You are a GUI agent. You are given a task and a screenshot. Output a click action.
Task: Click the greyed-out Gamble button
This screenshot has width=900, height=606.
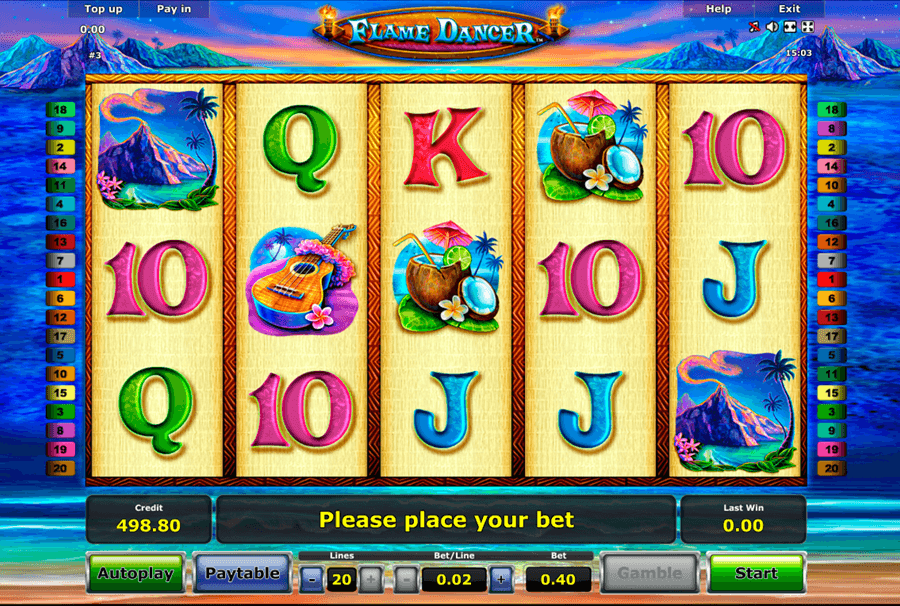point(649,574)
